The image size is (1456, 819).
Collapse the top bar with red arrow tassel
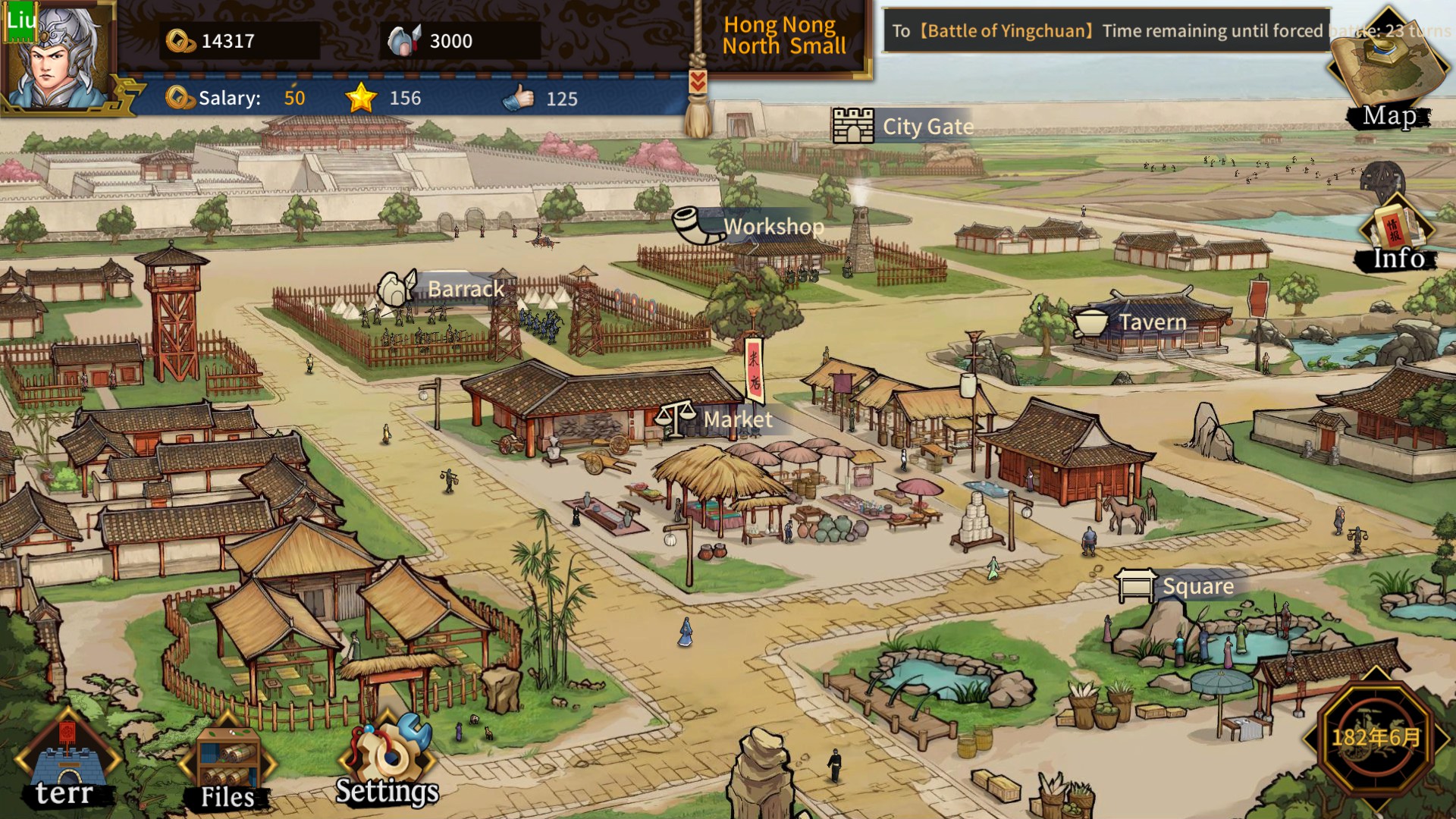[698, 82]
